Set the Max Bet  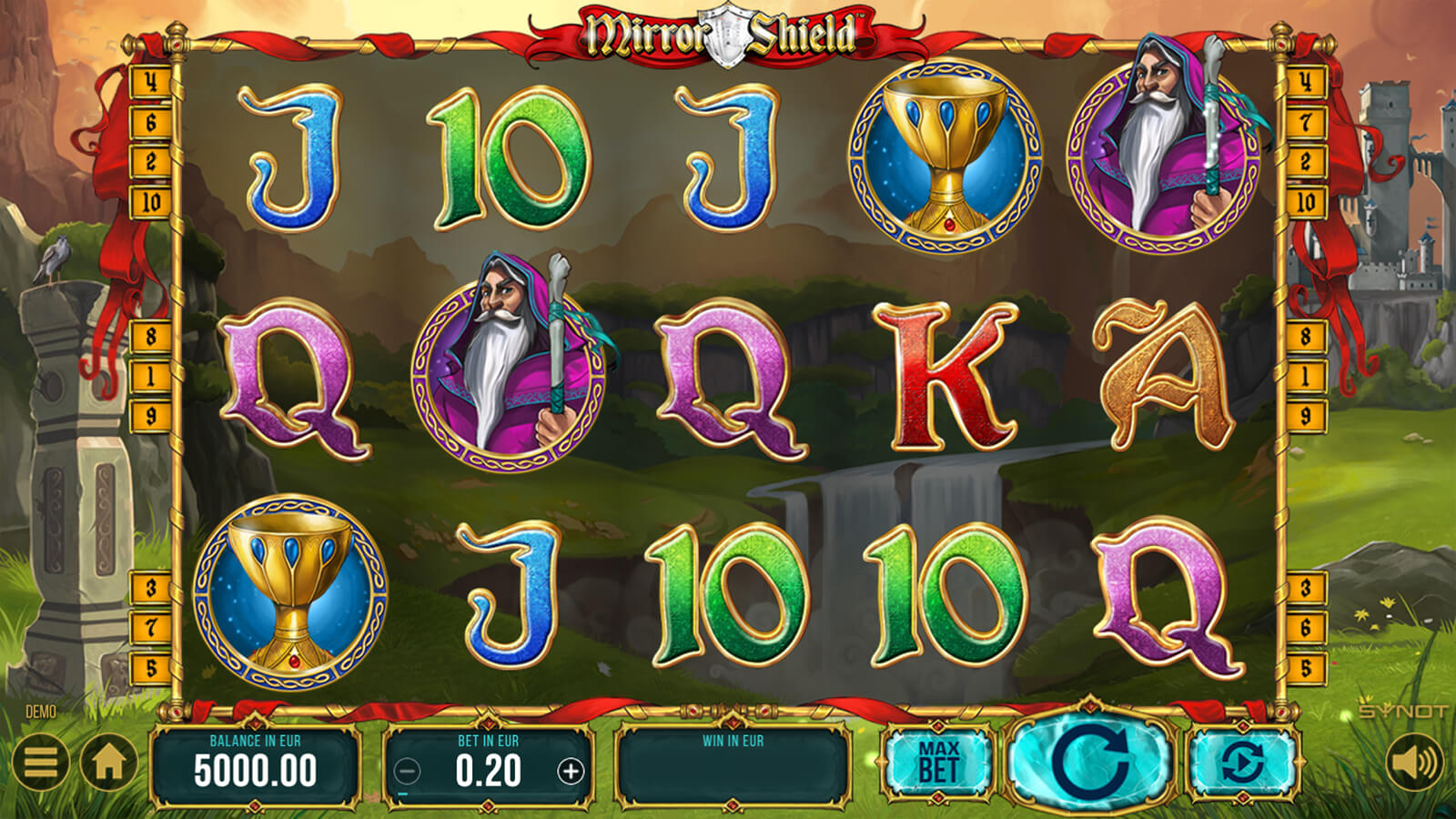point(938,763)
